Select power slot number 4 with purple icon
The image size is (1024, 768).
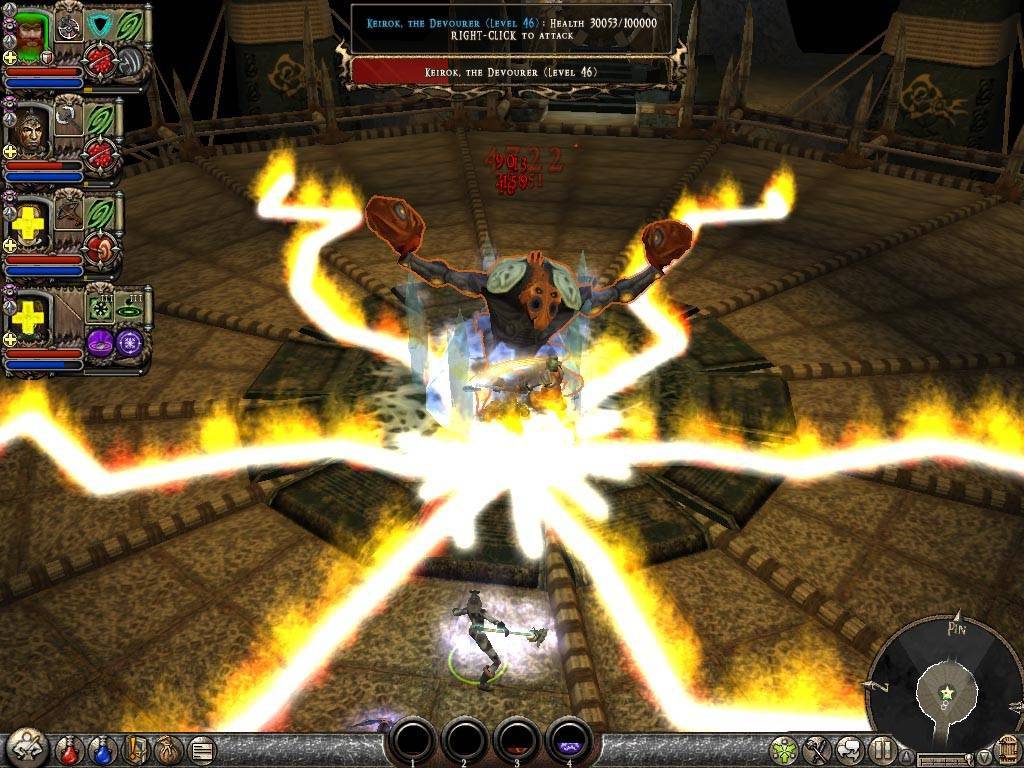(570, 742)
